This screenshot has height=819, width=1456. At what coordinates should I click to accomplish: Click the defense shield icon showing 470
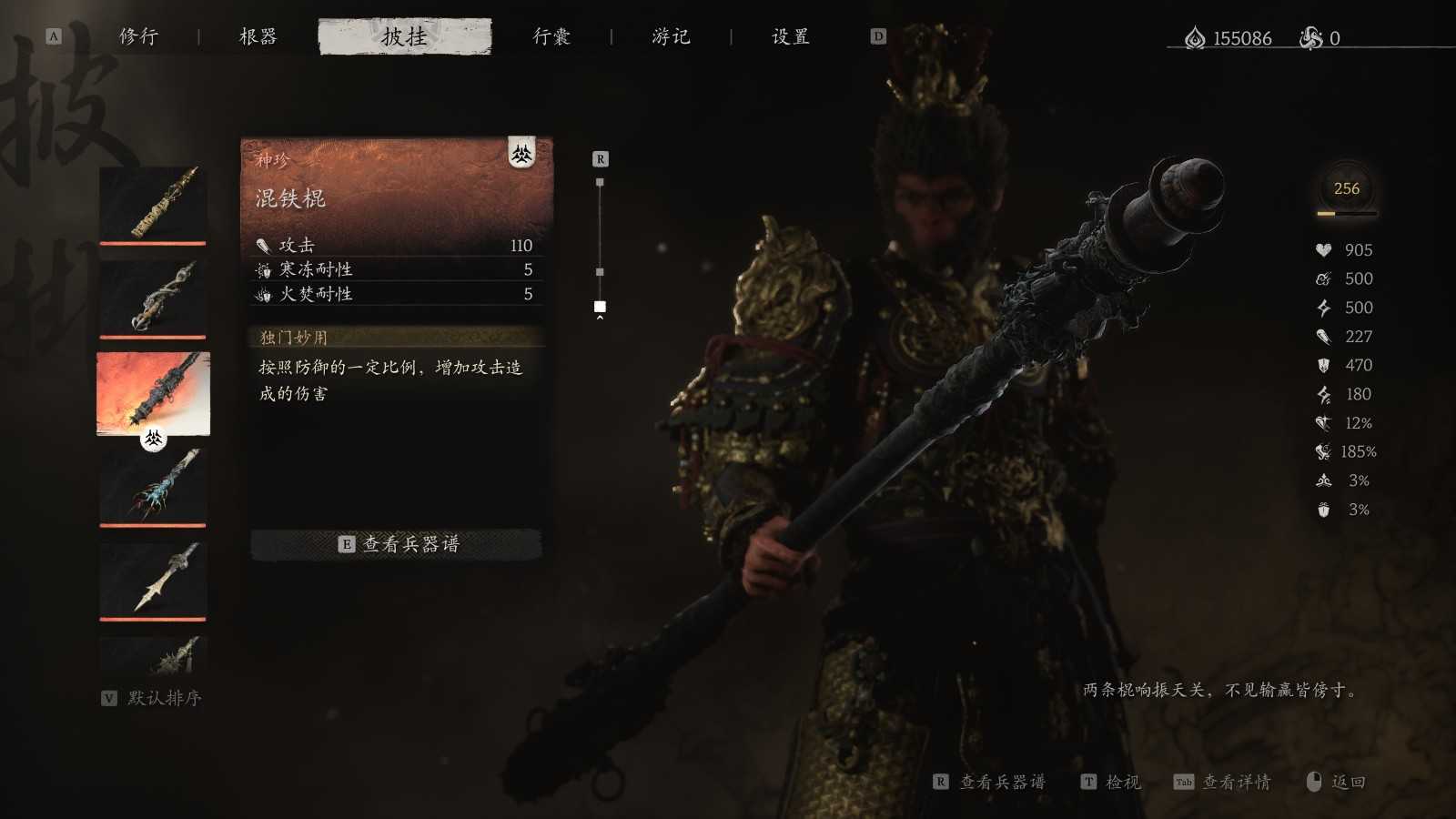pos(1321,365)
